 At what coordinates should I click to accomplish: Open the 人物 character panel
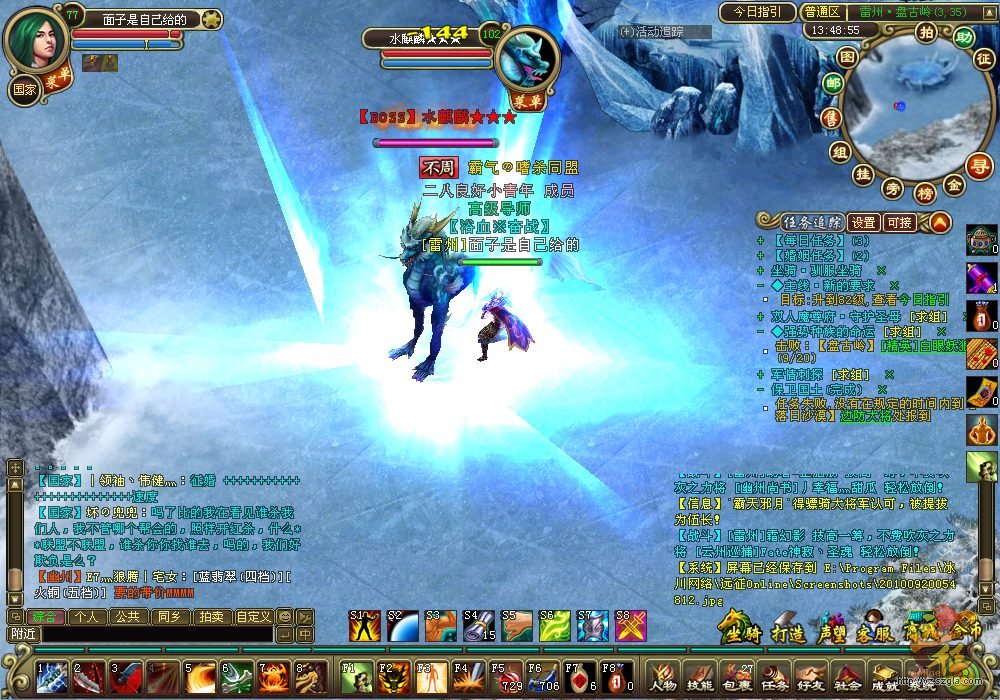pyautogui.click(x=664, y=676)
